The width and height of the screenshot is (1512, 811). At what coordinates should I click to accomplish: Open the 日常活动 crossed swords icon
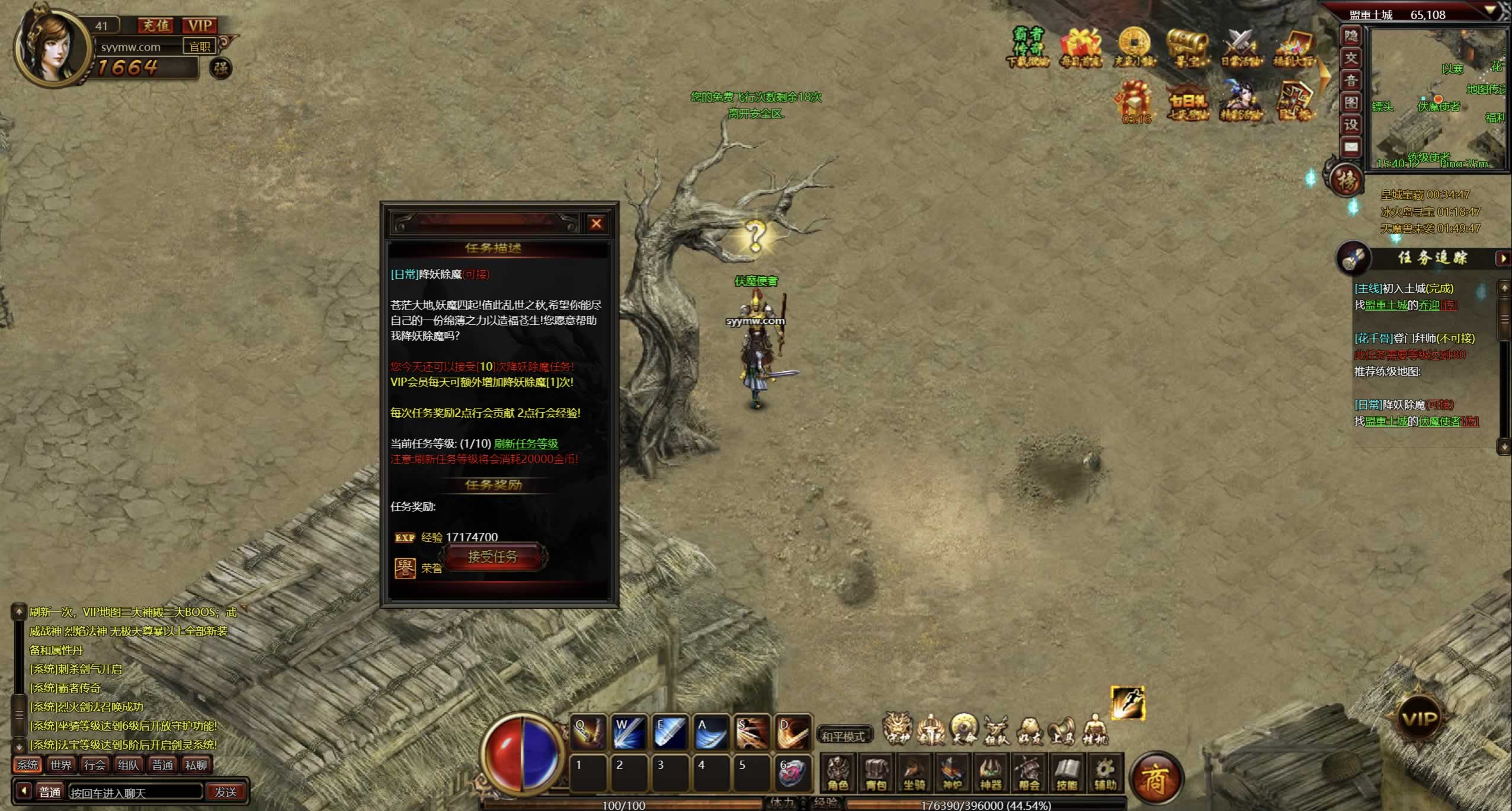pos(1240,47)
